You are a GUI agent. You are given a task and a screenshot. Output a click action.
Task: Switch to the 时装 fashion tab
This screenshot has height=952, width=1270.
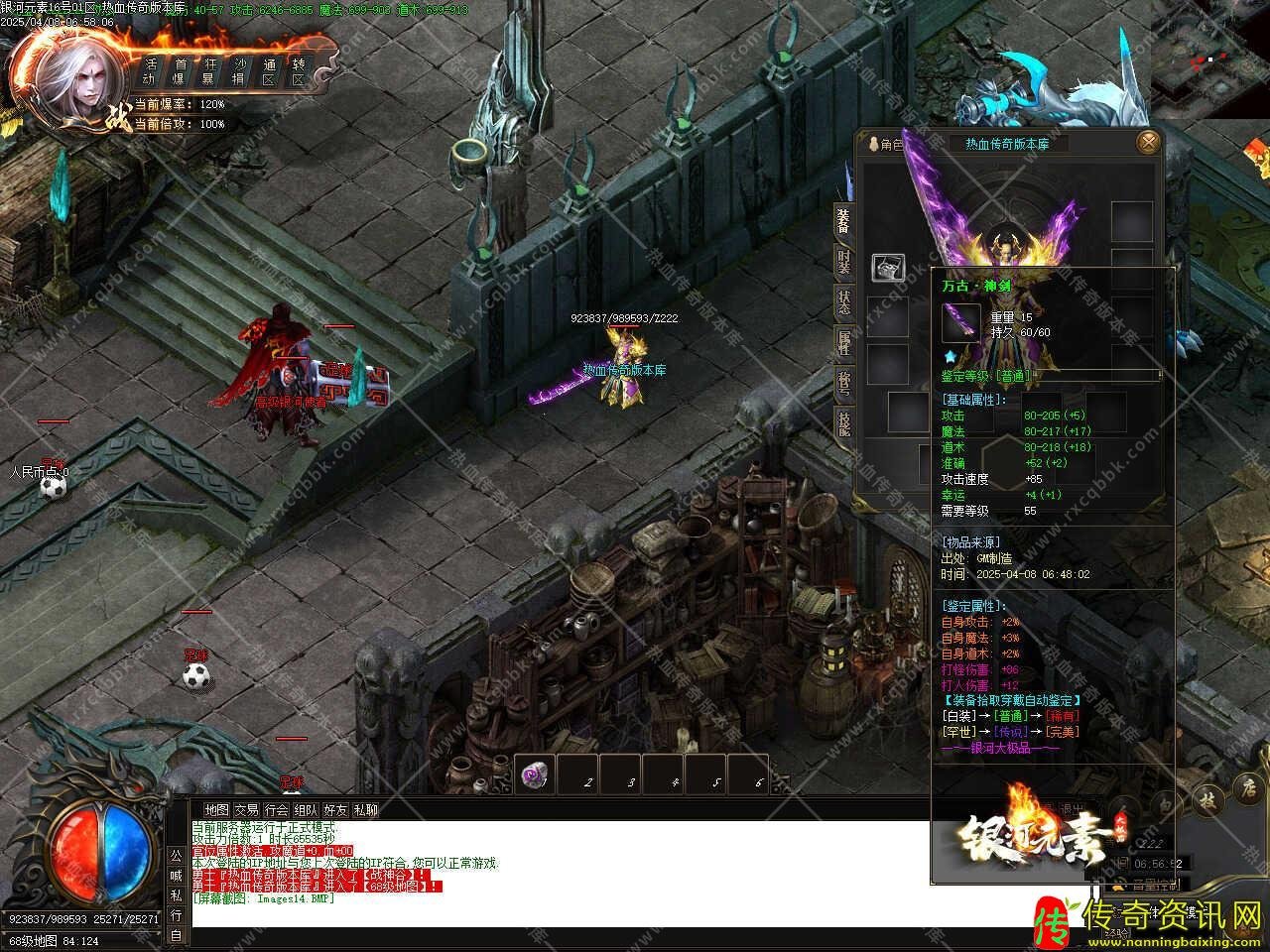[843, 261]
